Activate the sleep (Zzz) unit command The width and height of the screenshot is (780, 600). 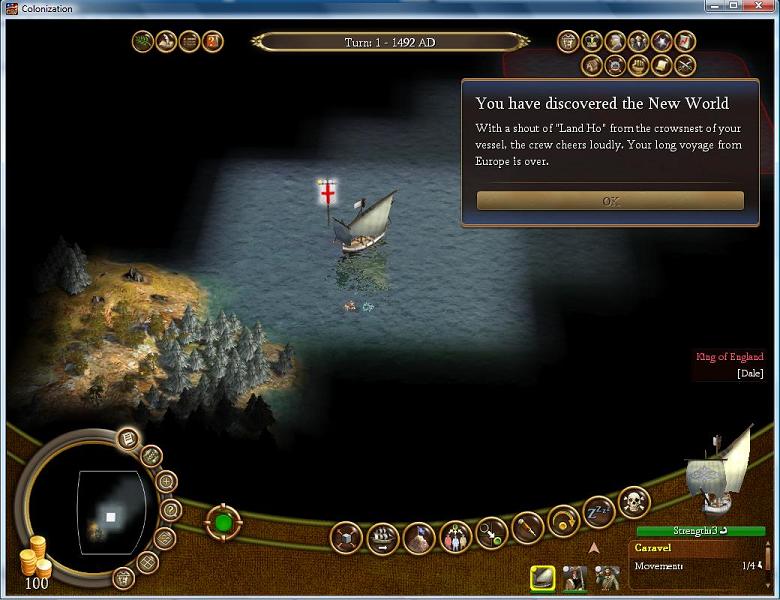(598, 512)
